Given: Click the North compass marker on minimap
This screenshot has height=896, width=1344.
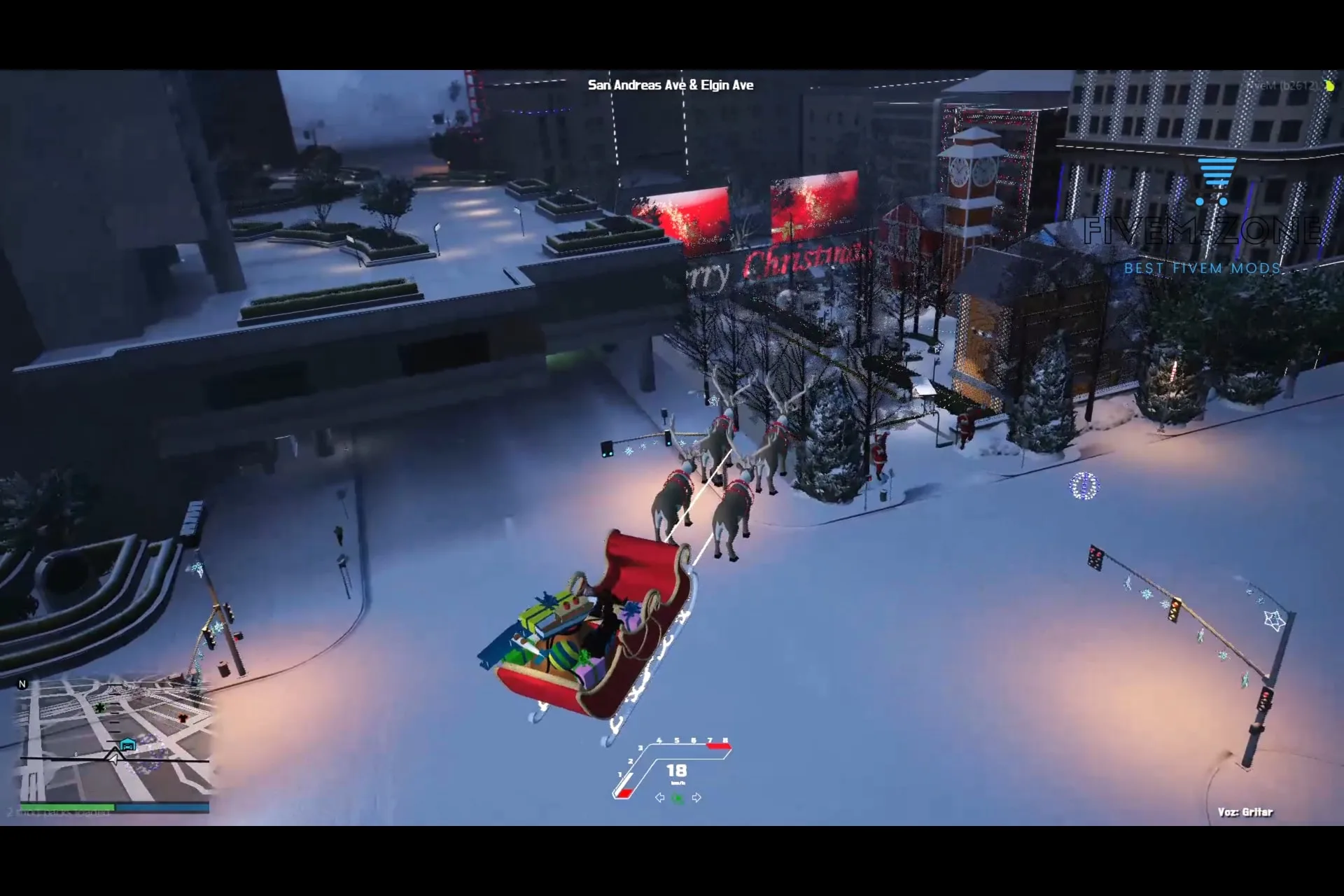Looking at the screenshot, I should point(22,685).
